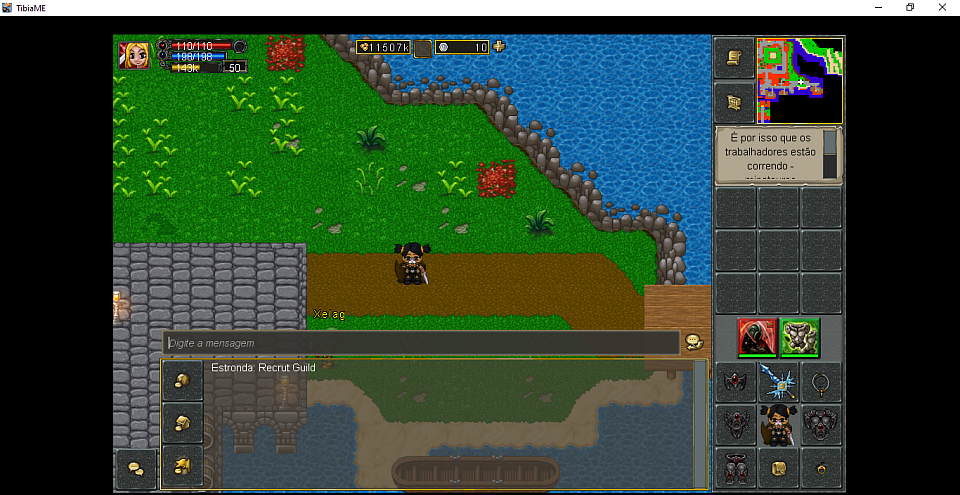Minimize the TibiaME window
Viewport: 960px width, 495px height.
point(879,7)
